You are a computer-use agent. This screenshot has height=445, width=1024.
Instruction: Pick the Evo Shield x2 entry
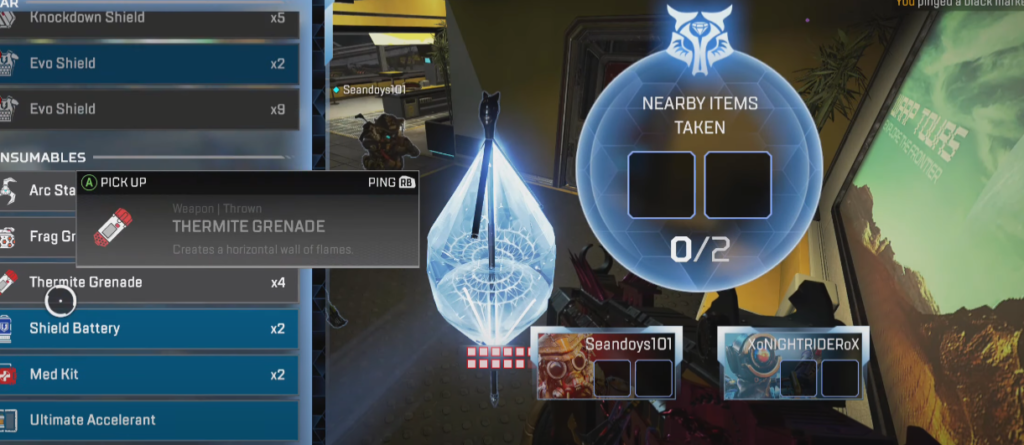(150, 63)
